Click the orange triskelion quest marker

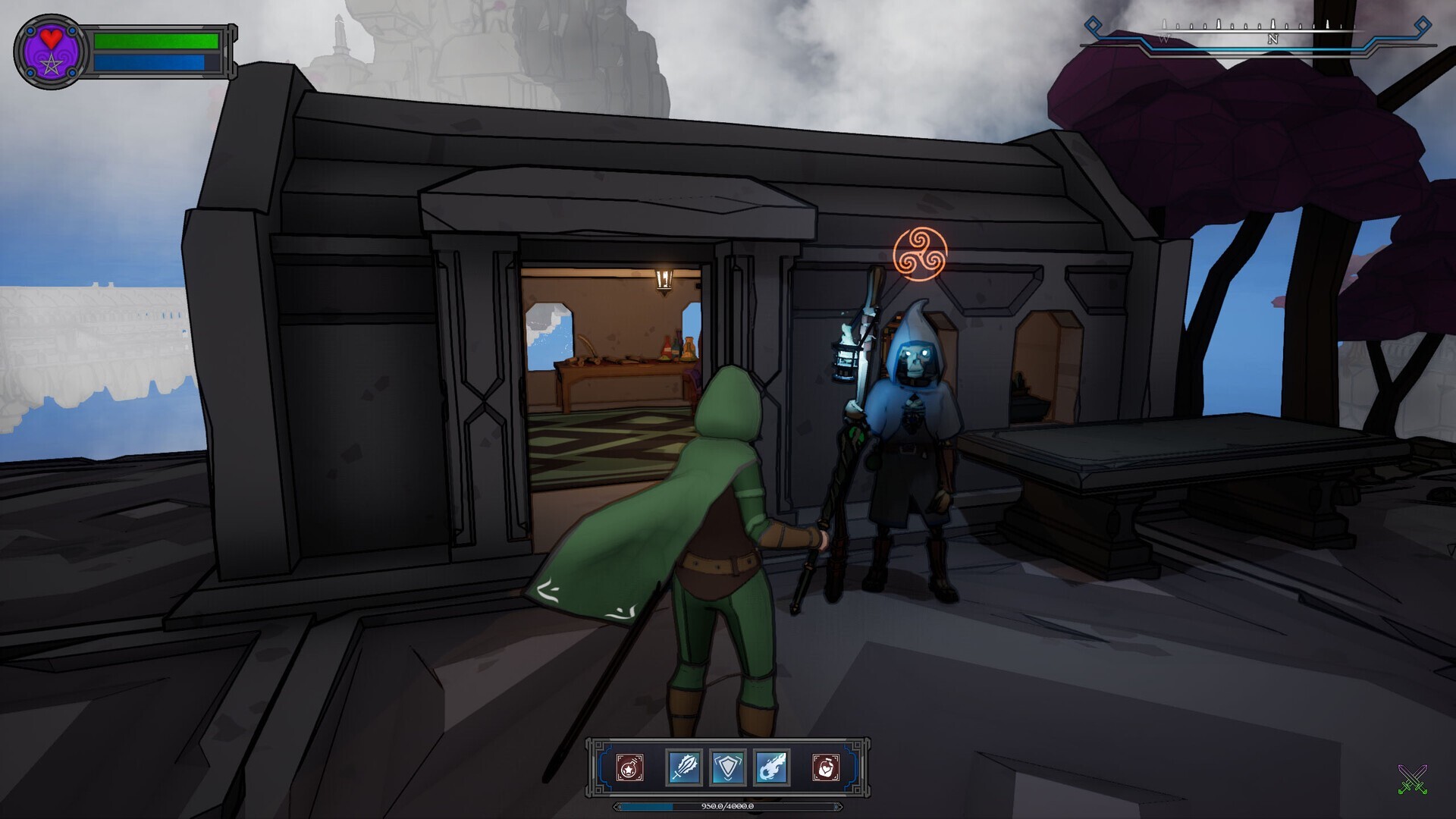click(x=921, y=253)
